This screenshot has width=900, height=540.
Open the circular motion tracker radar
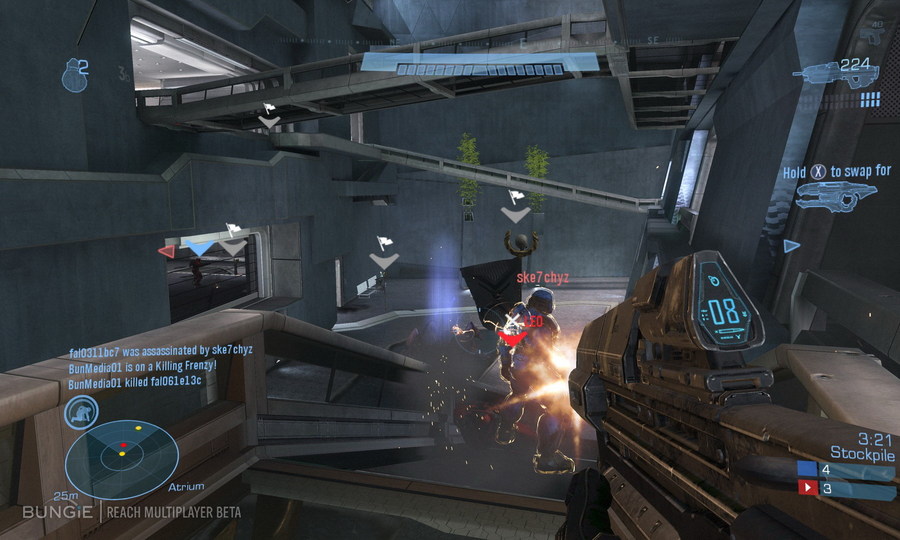[122, 459]
